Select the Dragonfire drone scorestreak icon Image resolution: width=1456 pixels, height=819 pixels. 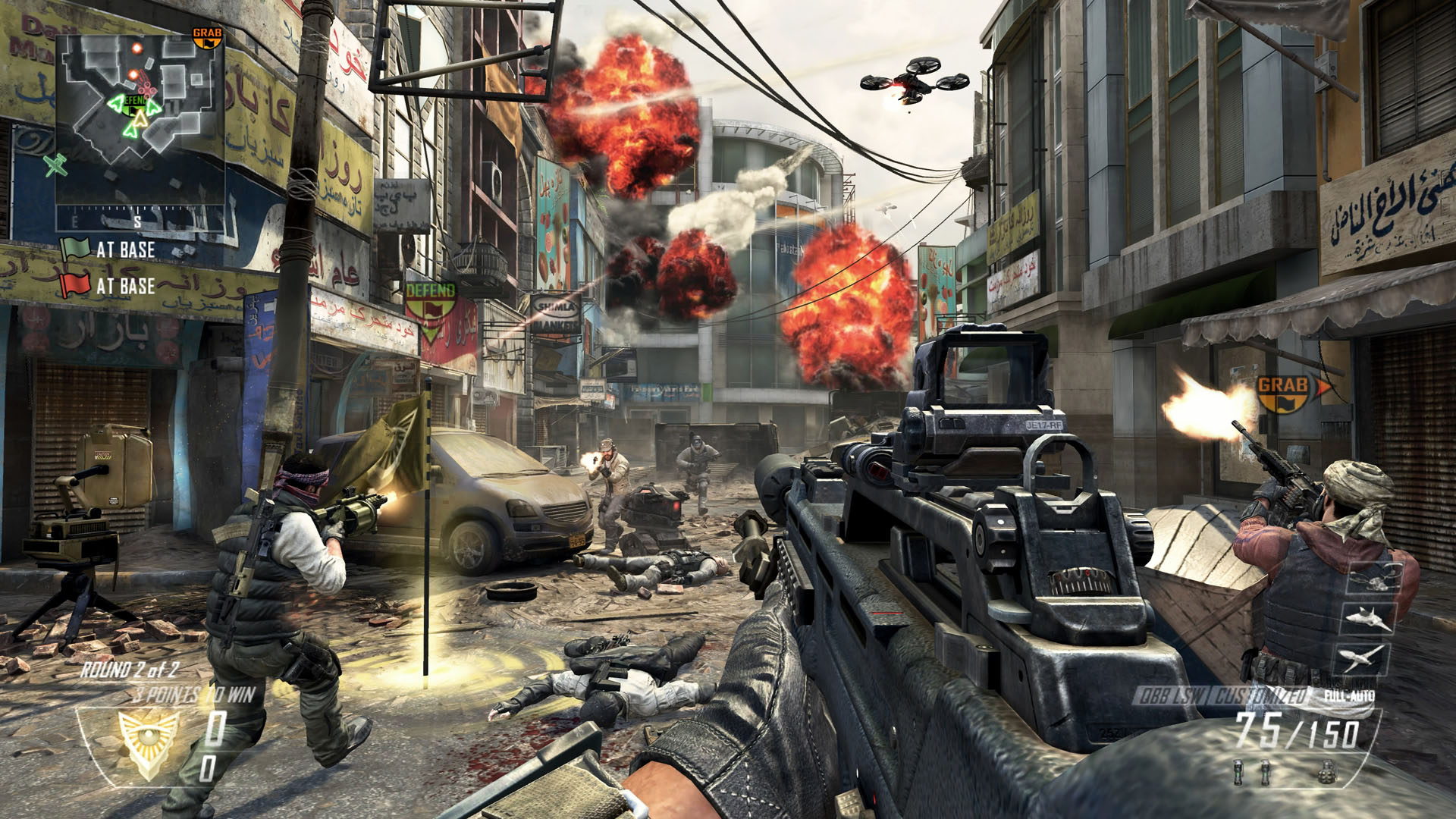(1375, 578)
